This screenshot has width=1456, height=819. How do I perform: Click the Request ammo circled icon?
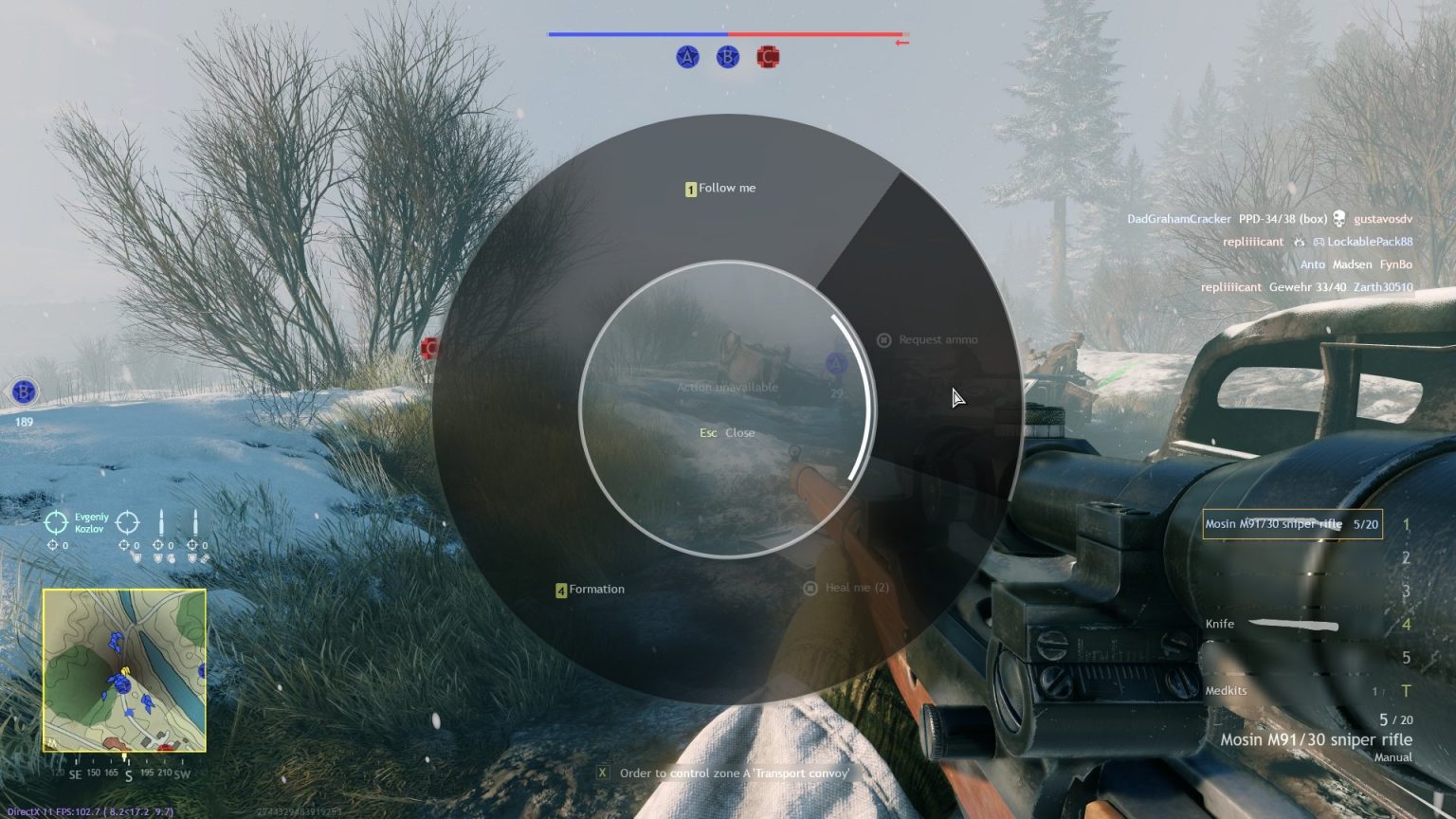(883, 339)
